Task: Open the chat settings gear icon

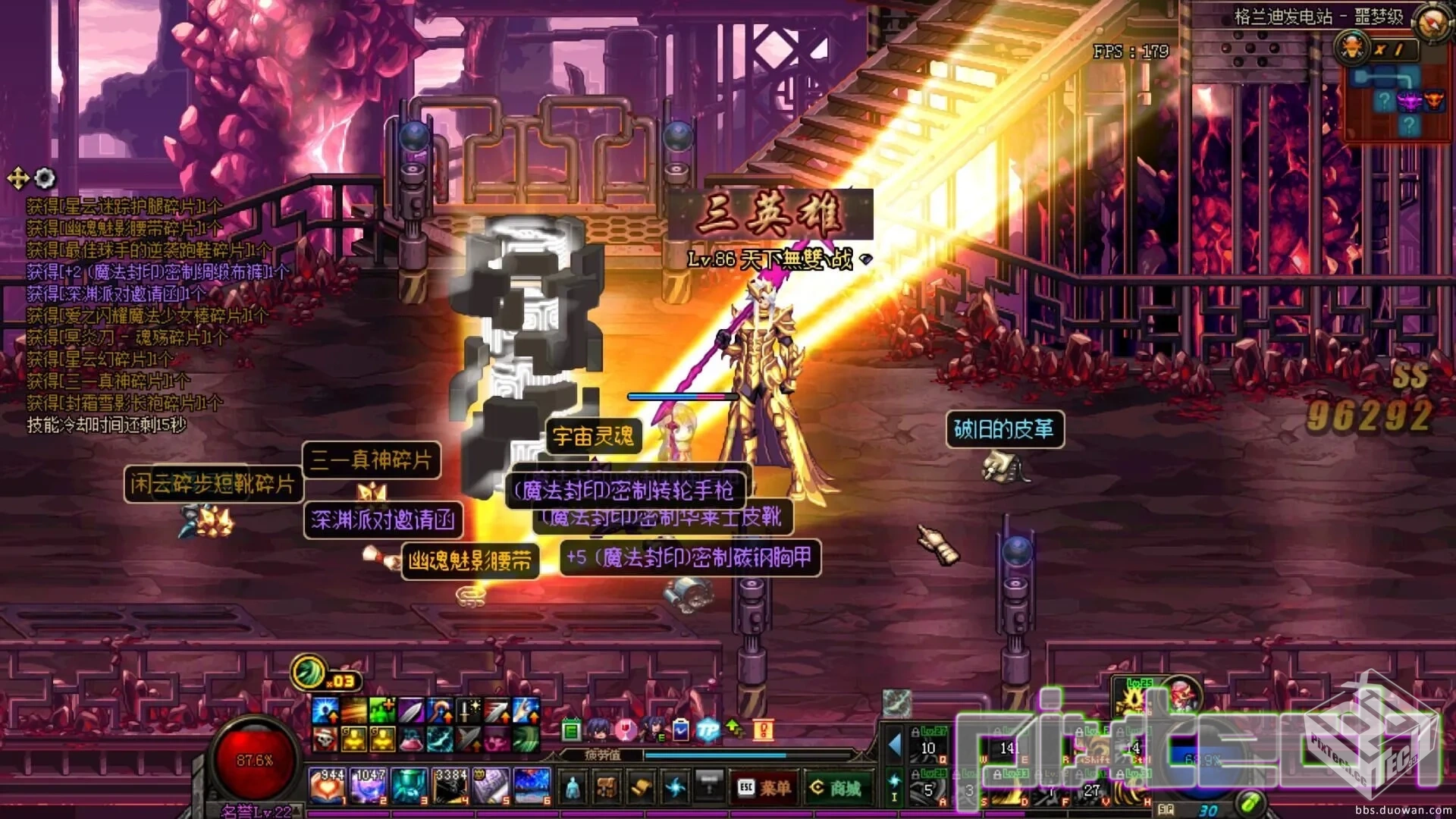Action: [45, 178]
